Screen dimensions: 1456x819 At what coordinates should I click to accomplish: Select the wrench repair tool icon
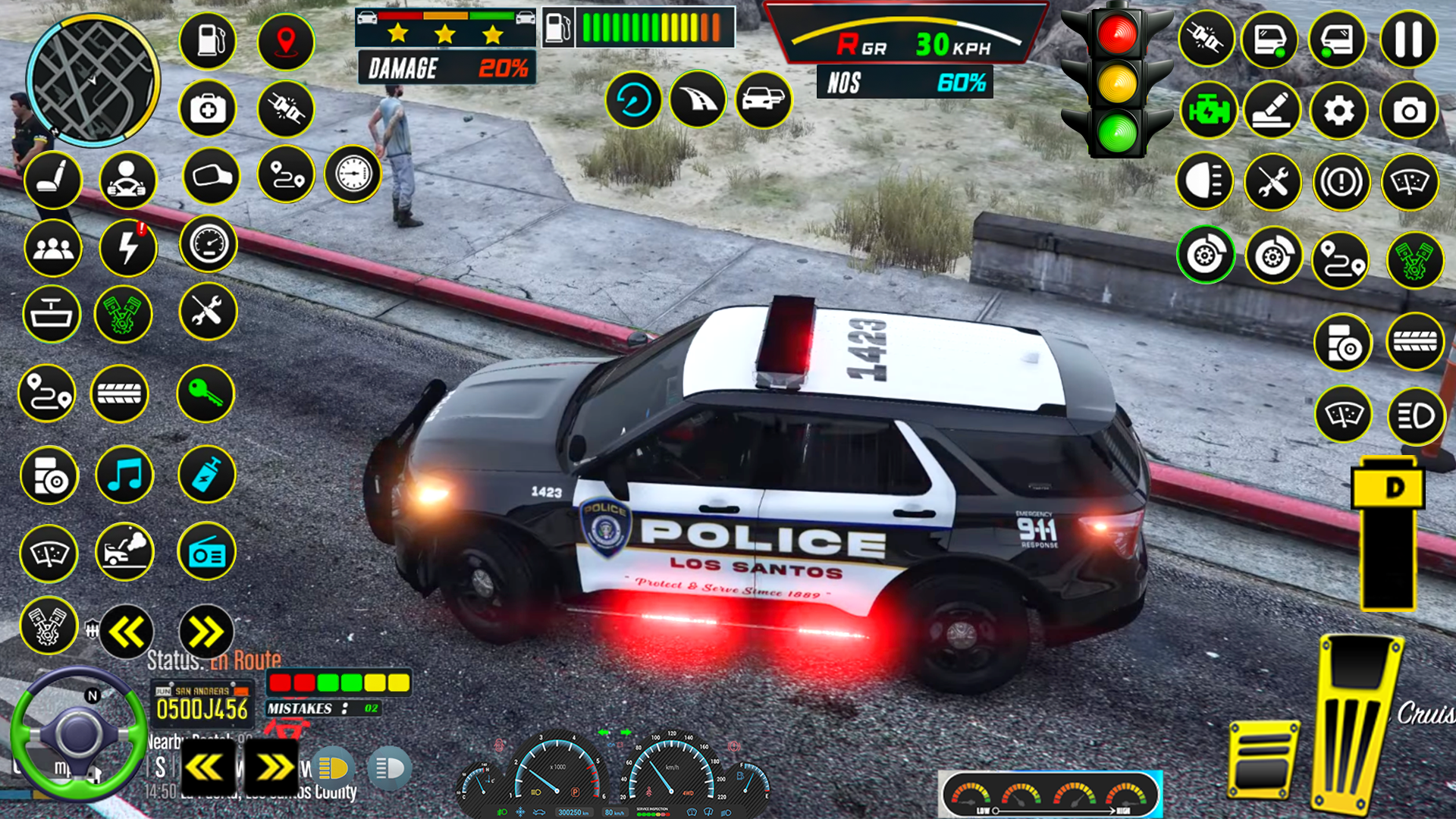click(207, 312)
